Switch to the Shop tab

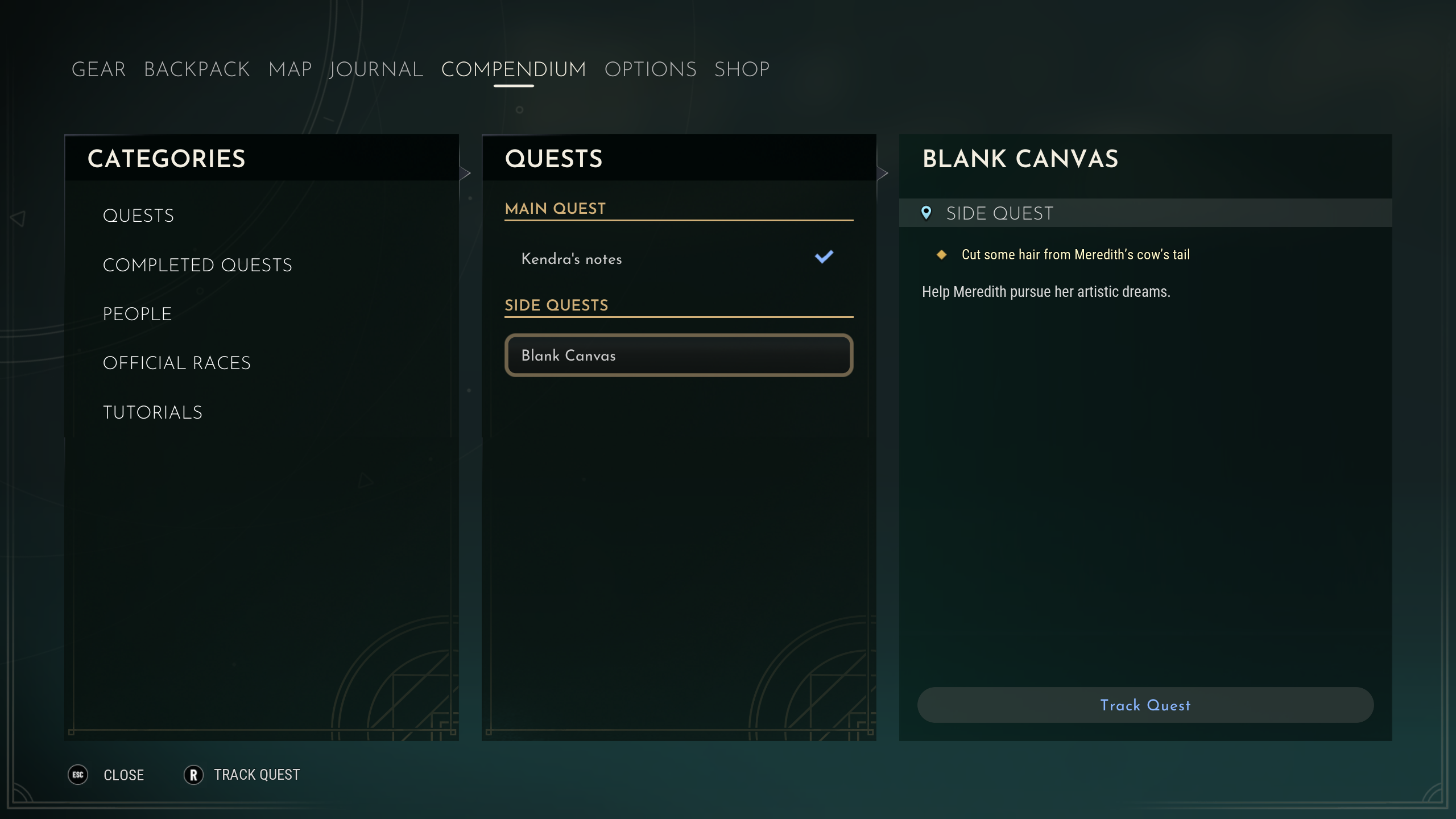click(x=742, y=69)
